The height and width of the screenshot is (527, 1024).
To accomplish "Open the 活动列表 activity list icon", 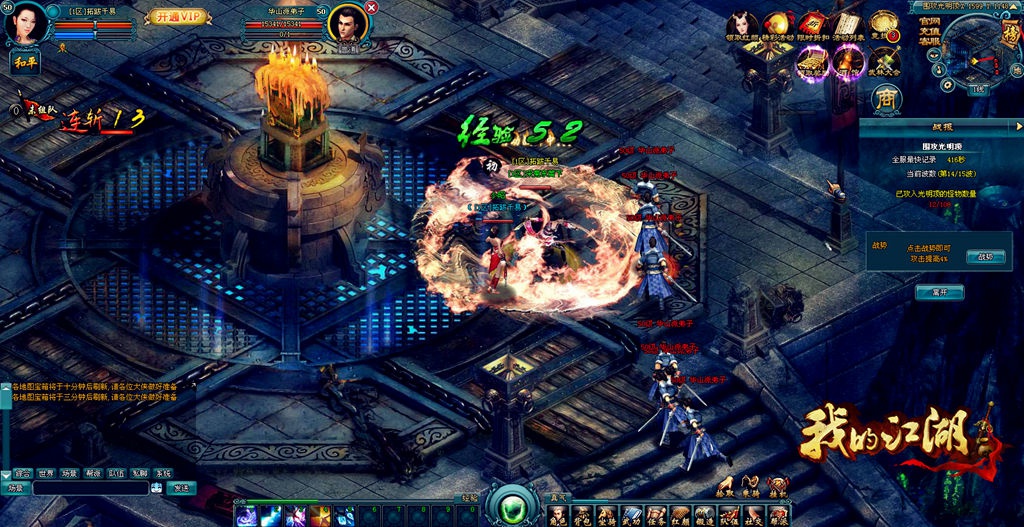I will coord(846,26).
